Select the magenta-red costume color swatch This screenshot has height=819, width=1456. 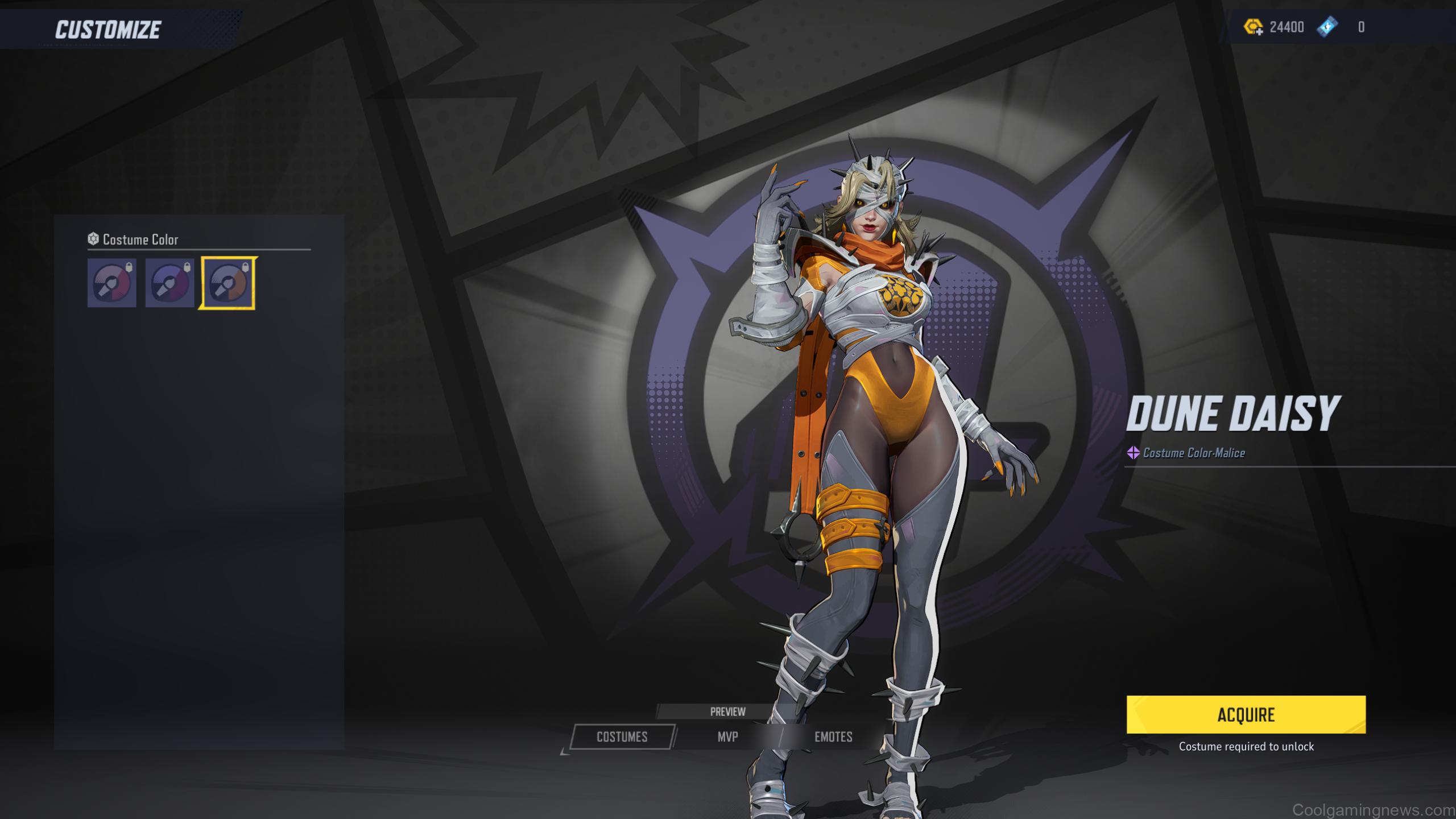pos(112,283)
